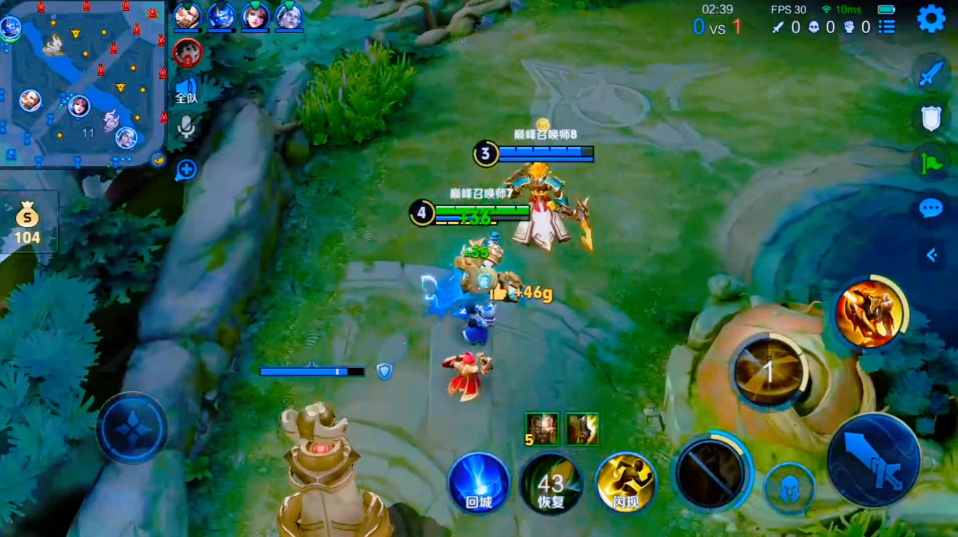The width and height of the screenshot is (958, 537).
Task: Send the shield defend signal
Action: point(931,117)
